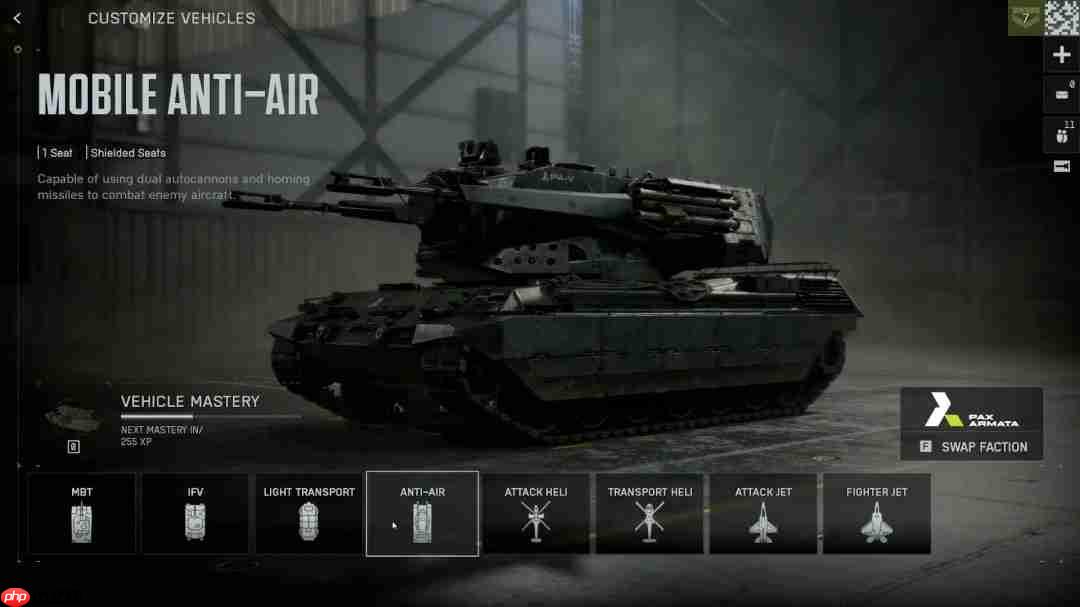
Task: Open the Attack Heli category
Action: coord(536,513)
